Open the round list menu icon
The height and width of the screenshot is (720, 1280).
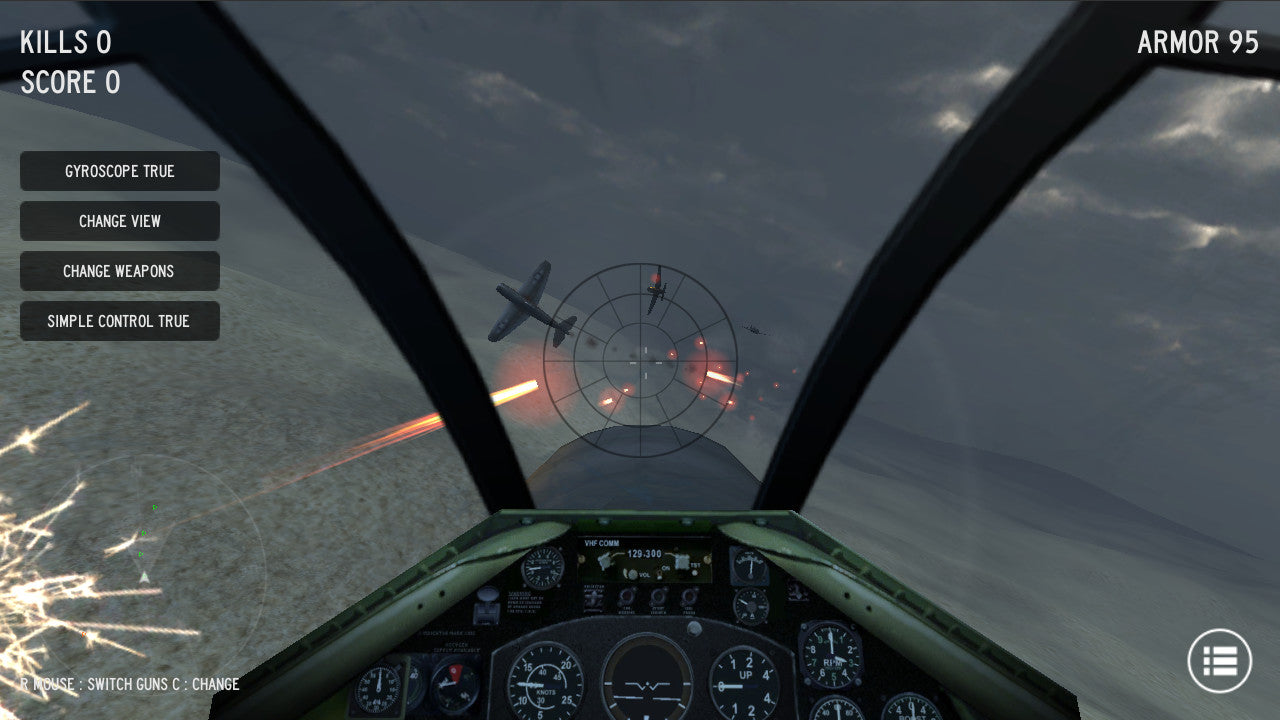1219,660
